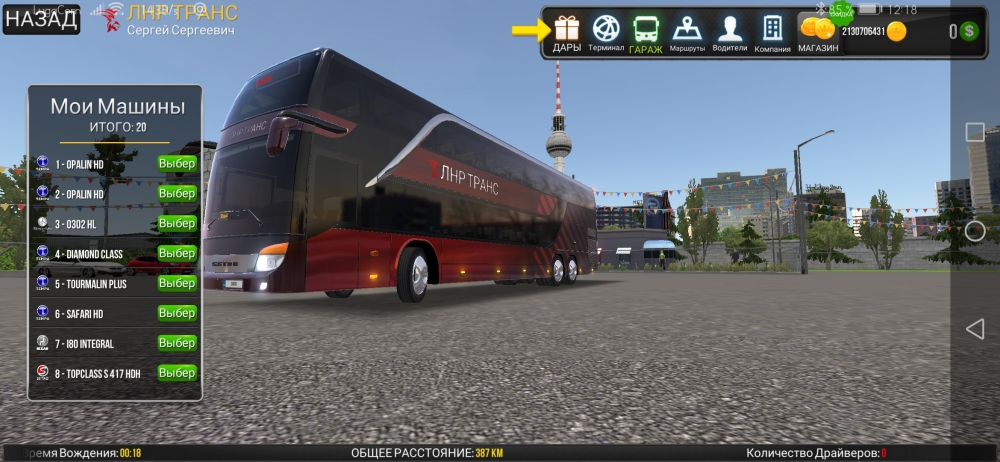1000x462 pixels.
Task: Click the green dollar cash icon
Action: pyautogui.click(x=969, y=32)
